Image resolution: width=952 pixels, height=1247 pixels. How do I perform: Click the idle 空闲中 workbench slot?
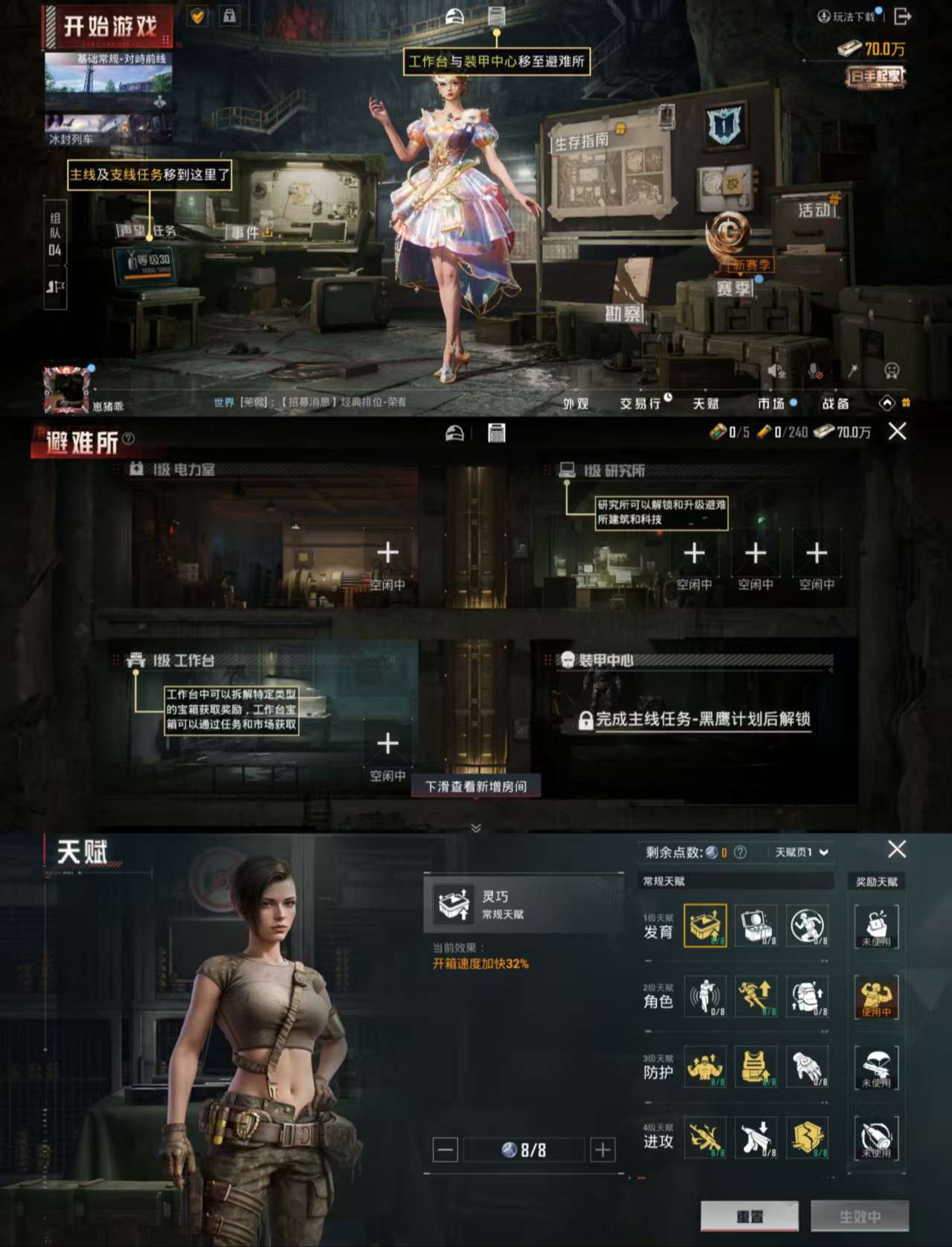(x=387, y=742)
